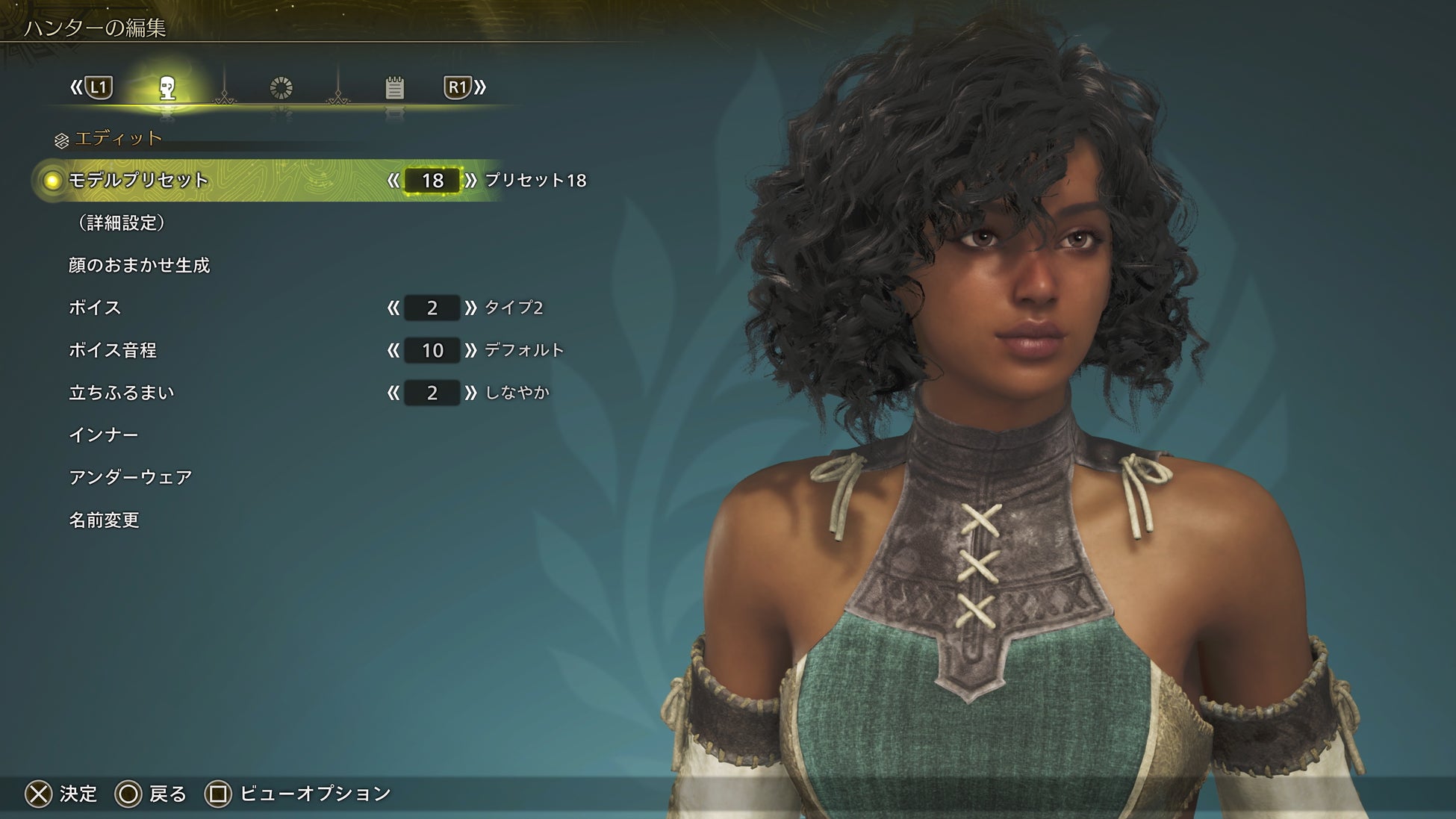The width and height of the screenshot is (1456, 819).
Task: Switch to the circular color wheel tab
Action: (281, 88)
